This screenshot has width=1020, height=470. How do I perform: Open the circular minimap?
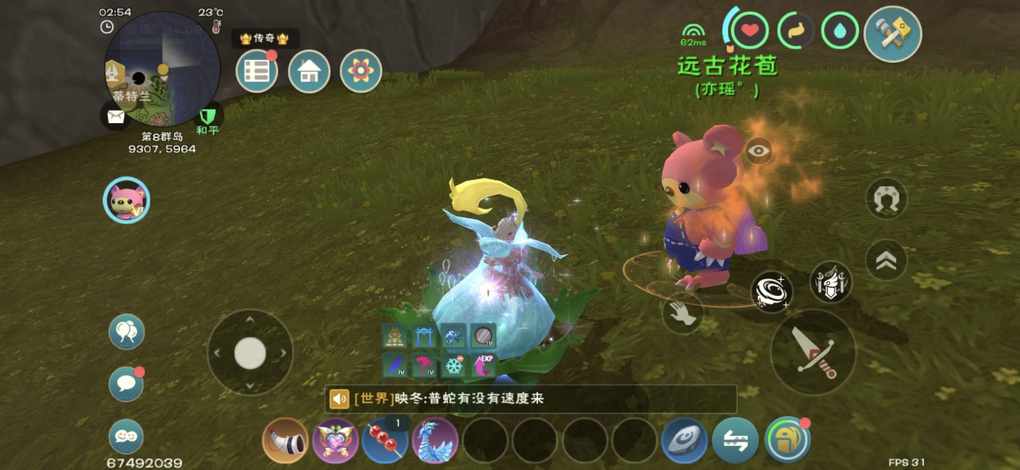click(163, 68)
